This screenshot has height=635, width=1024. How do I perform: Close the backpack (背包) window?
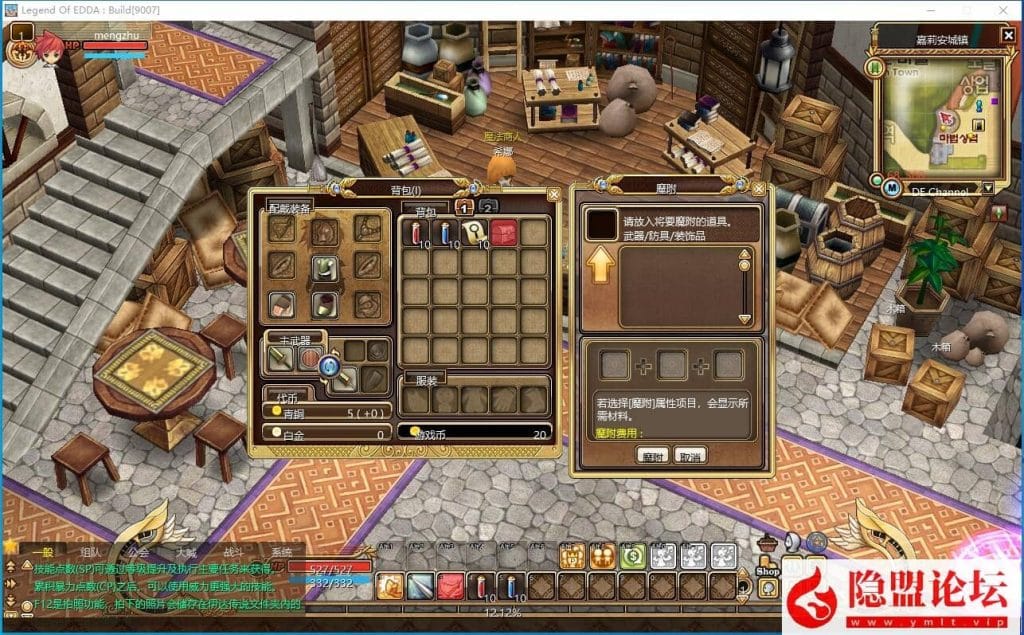554,194
